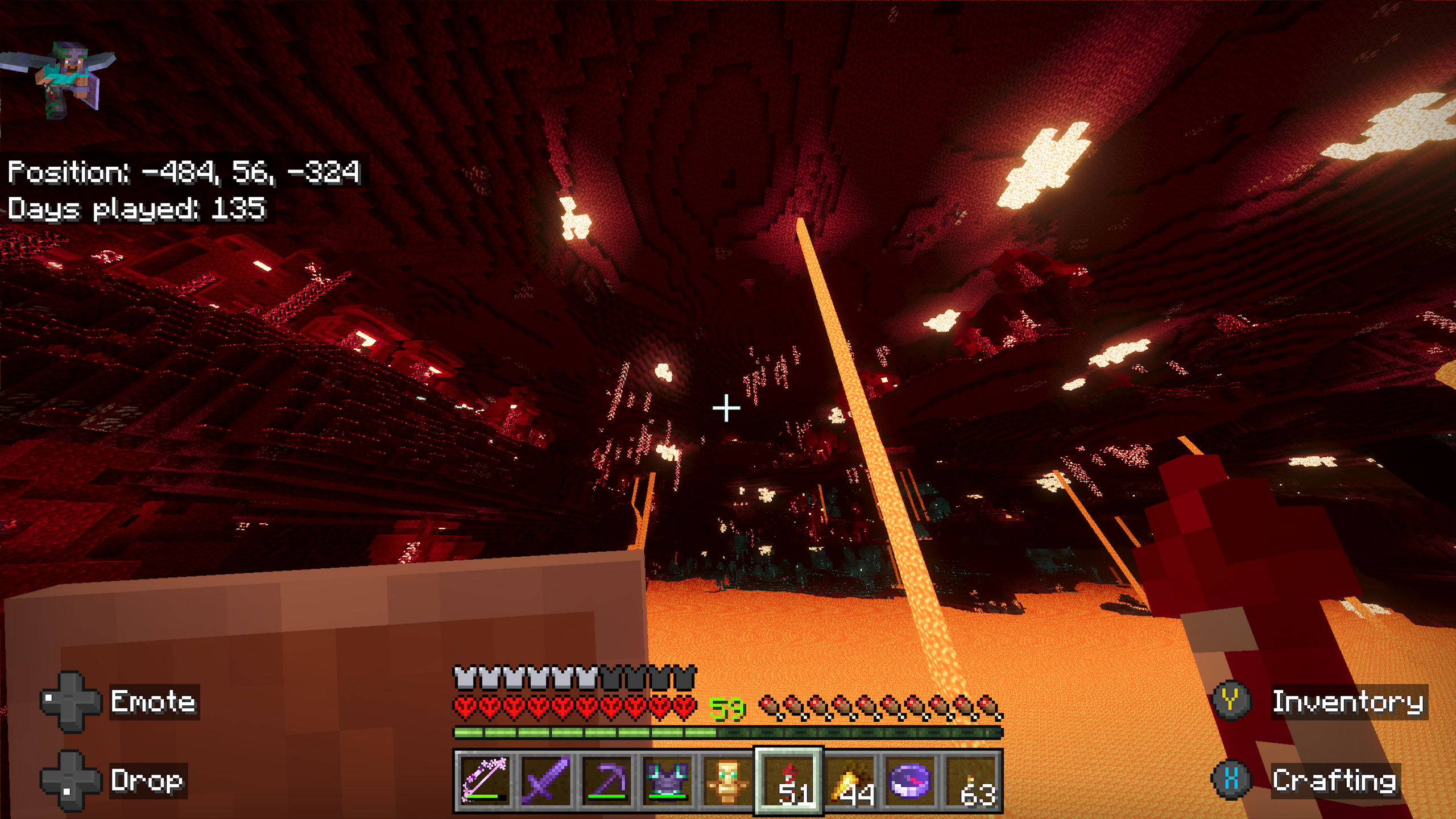This screenshot has width=1456, height=819.
Task: Select the trimmed chestplate hotbar slot
Action: [x=667, y=780]
